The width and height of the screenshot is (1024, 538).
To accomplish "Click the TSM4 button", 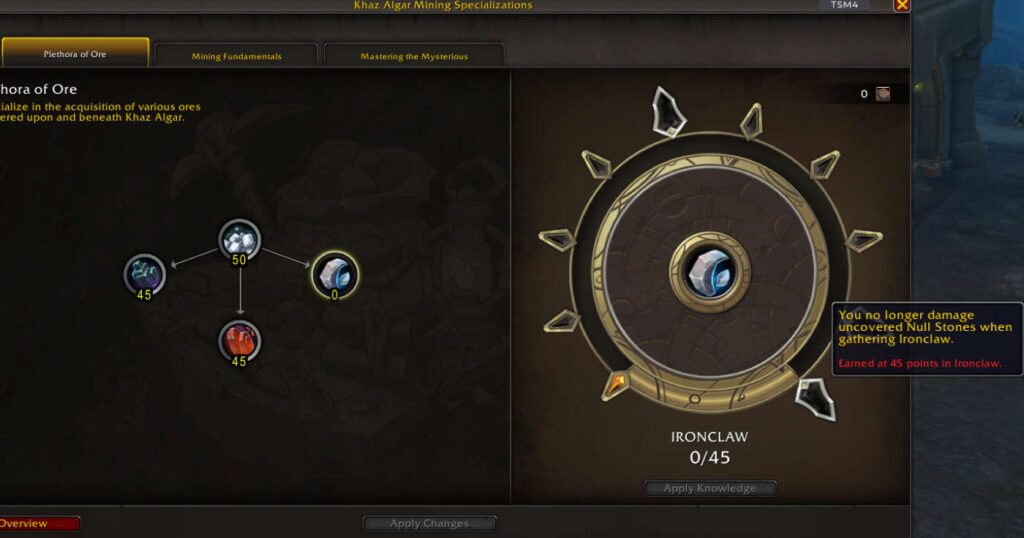I will [x=844, y=5].
